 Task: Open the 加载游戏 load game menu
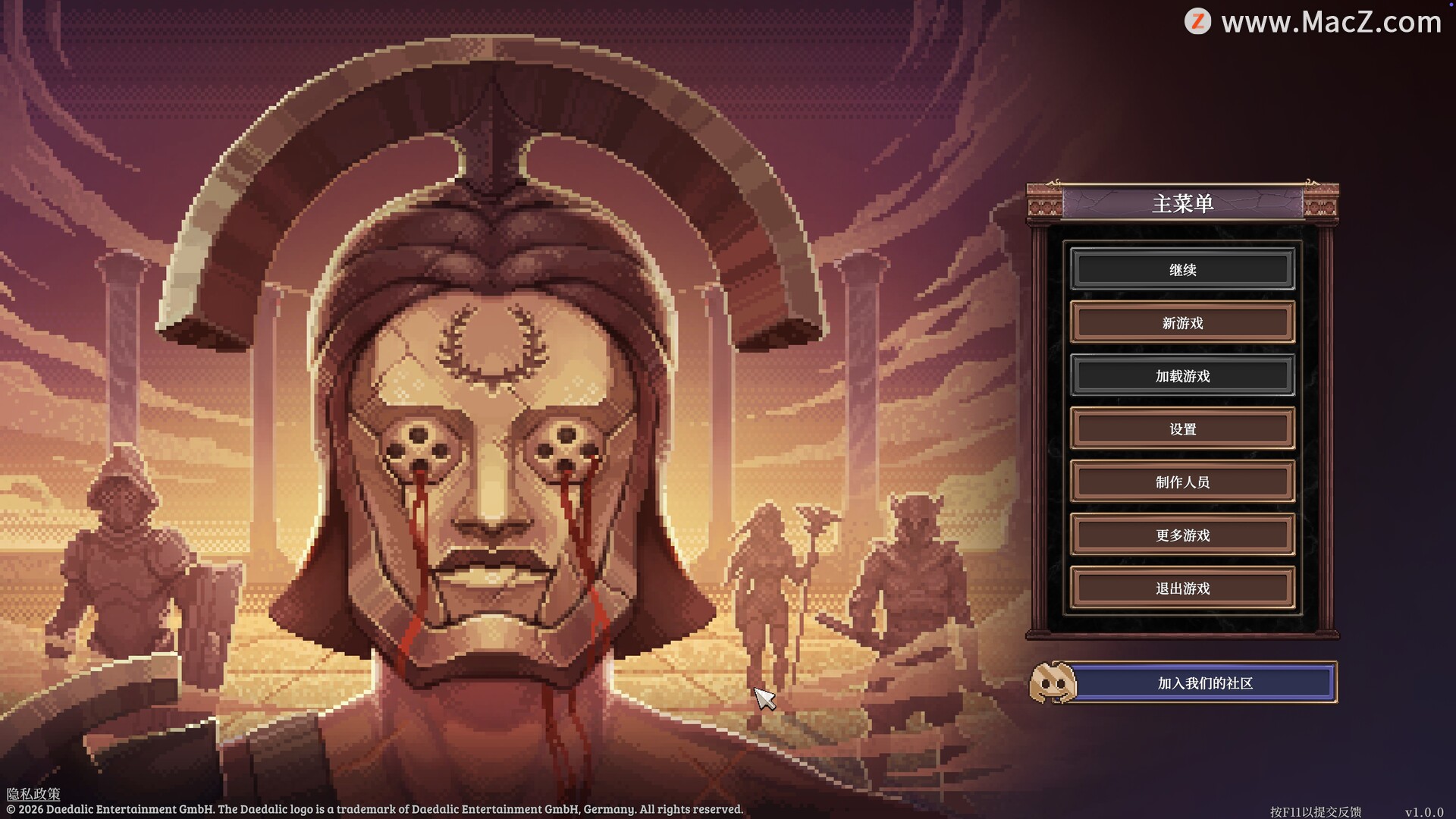1182,375
